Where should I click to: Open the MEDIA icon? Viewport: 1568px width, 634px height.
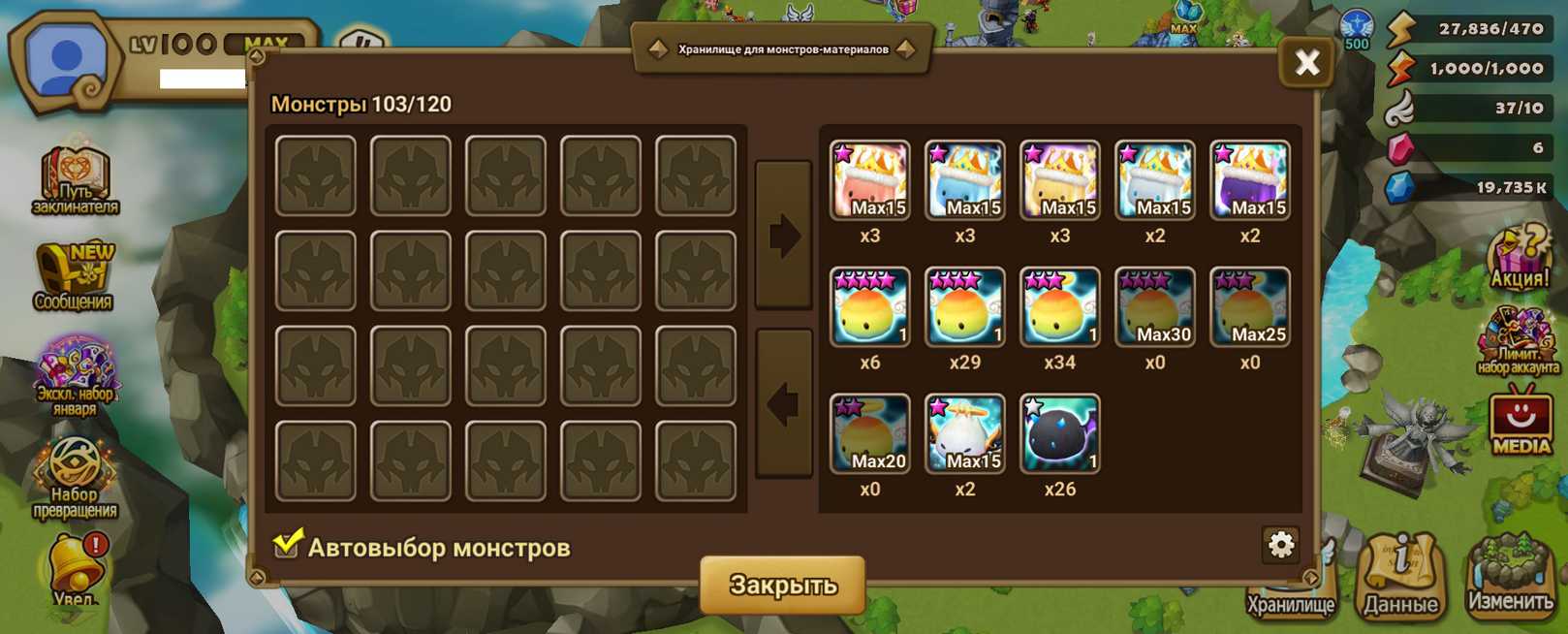(x=1521, y=422)
